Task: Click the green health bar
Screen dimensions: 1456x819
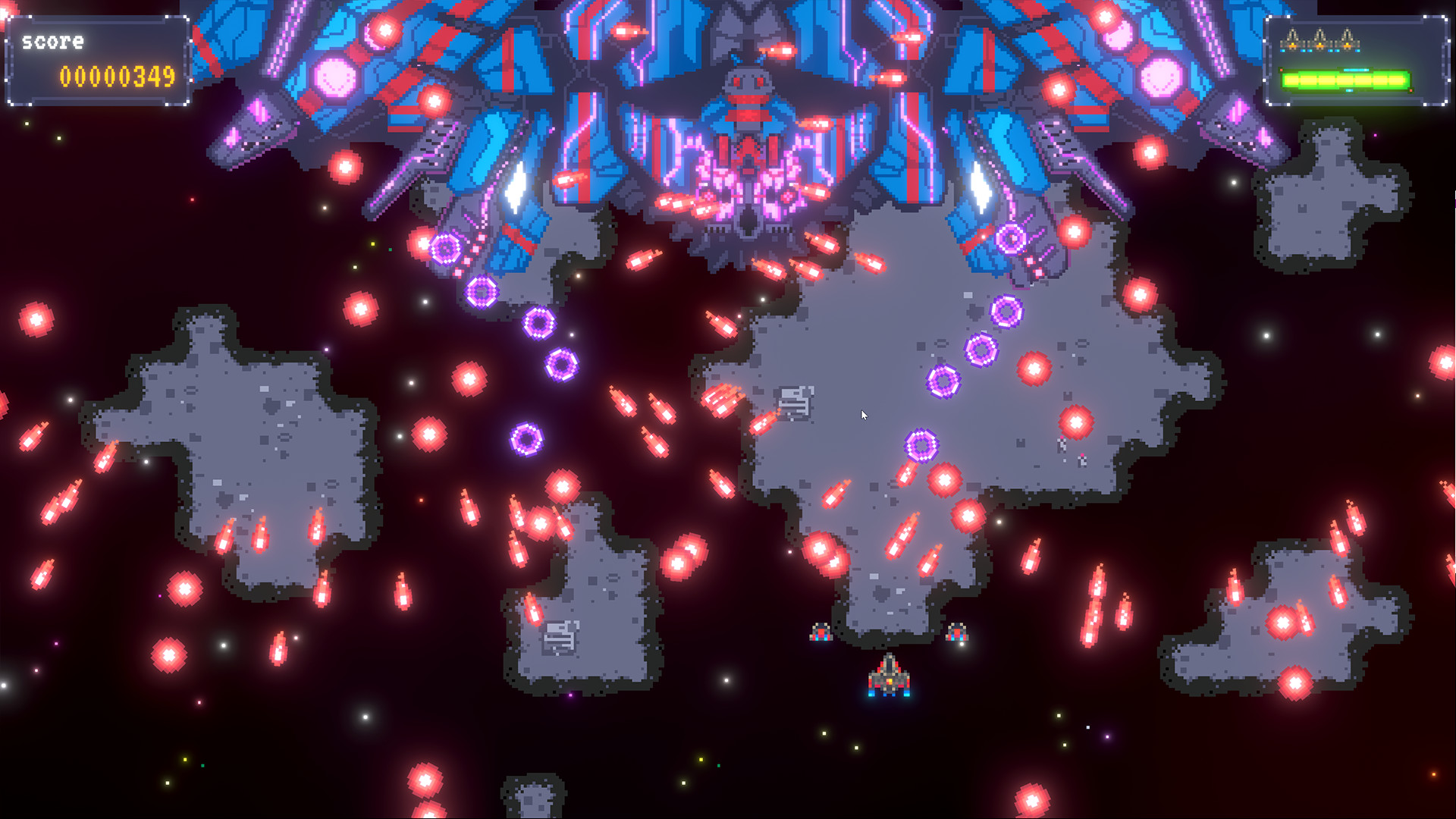Action: 1346,80
